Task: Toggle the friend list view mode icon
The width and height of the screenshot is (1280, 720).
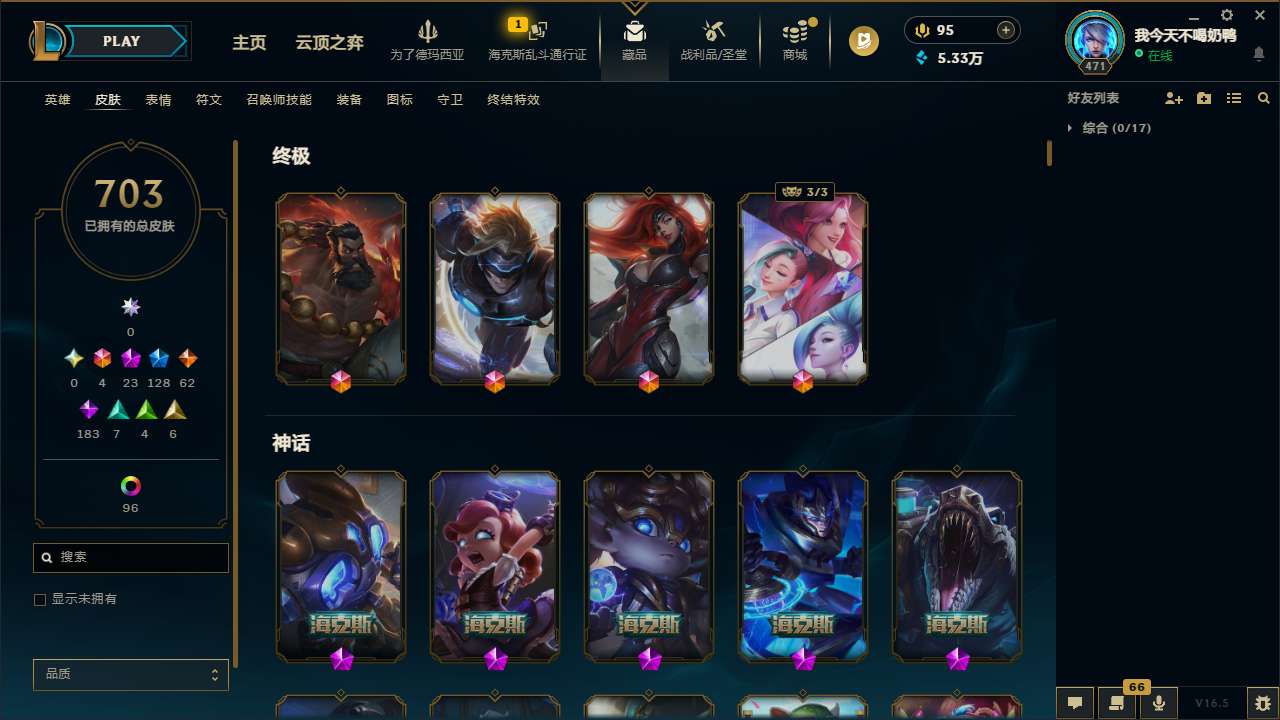Action: [x=1234, y=98]
